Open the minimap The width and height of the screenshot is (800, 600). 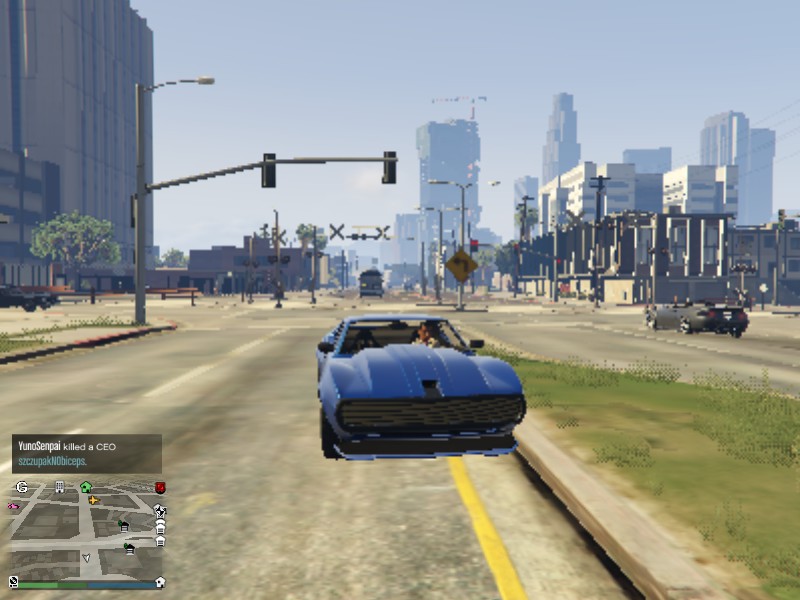(85, 531)
